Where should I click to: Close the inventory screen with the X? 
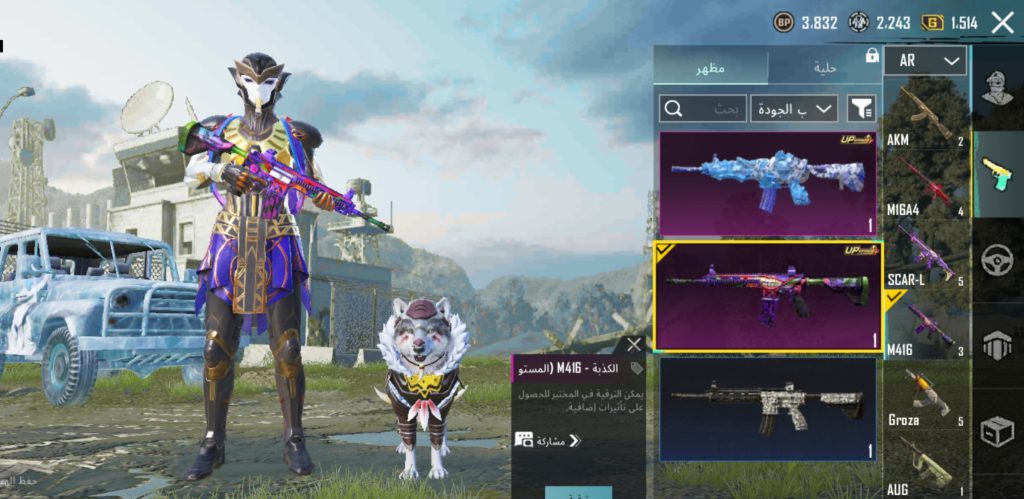pos(1002,22)
